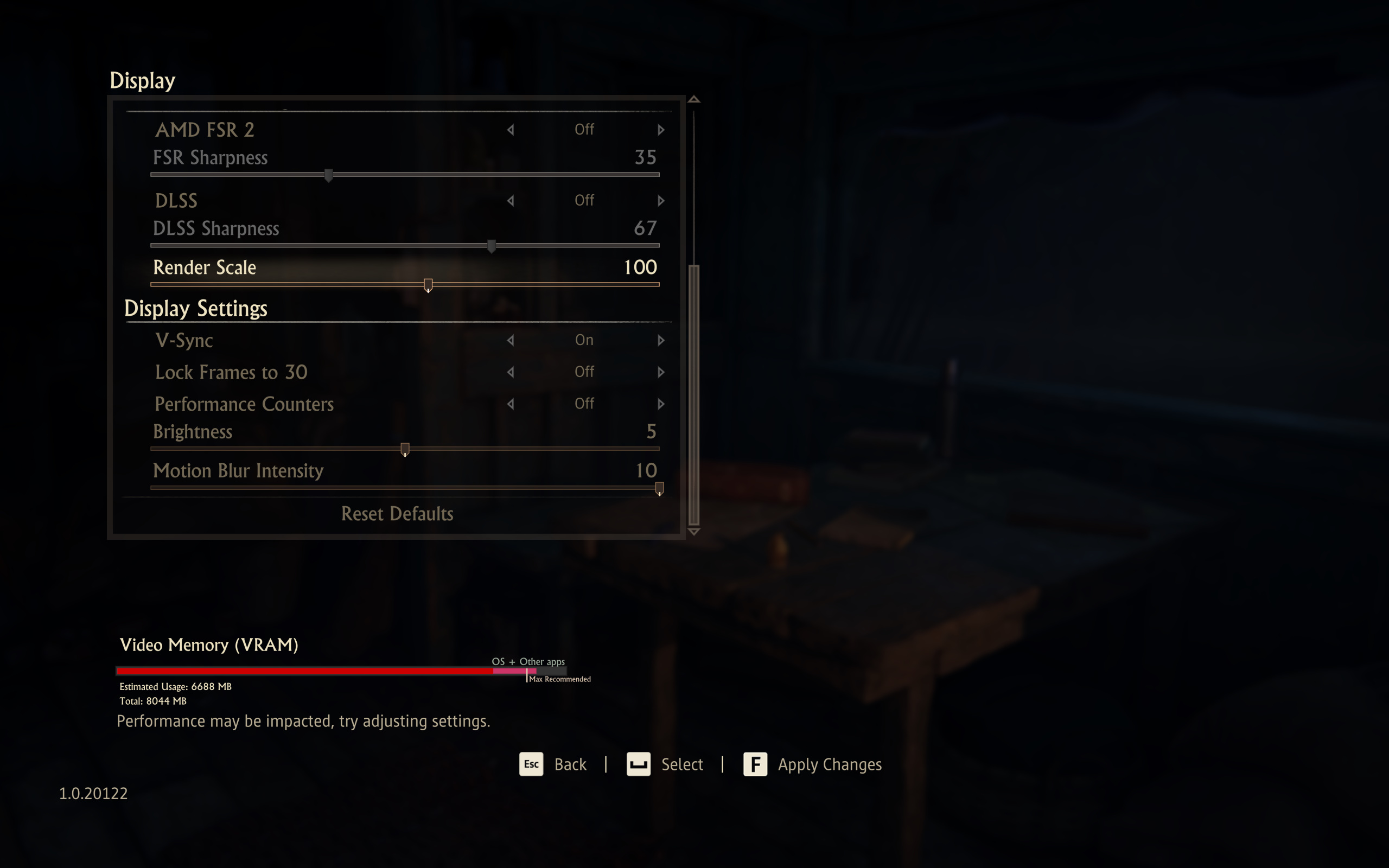Click the Render Scale slider handle
This screenshot has width=1389, height=868.
coord(428,285)
